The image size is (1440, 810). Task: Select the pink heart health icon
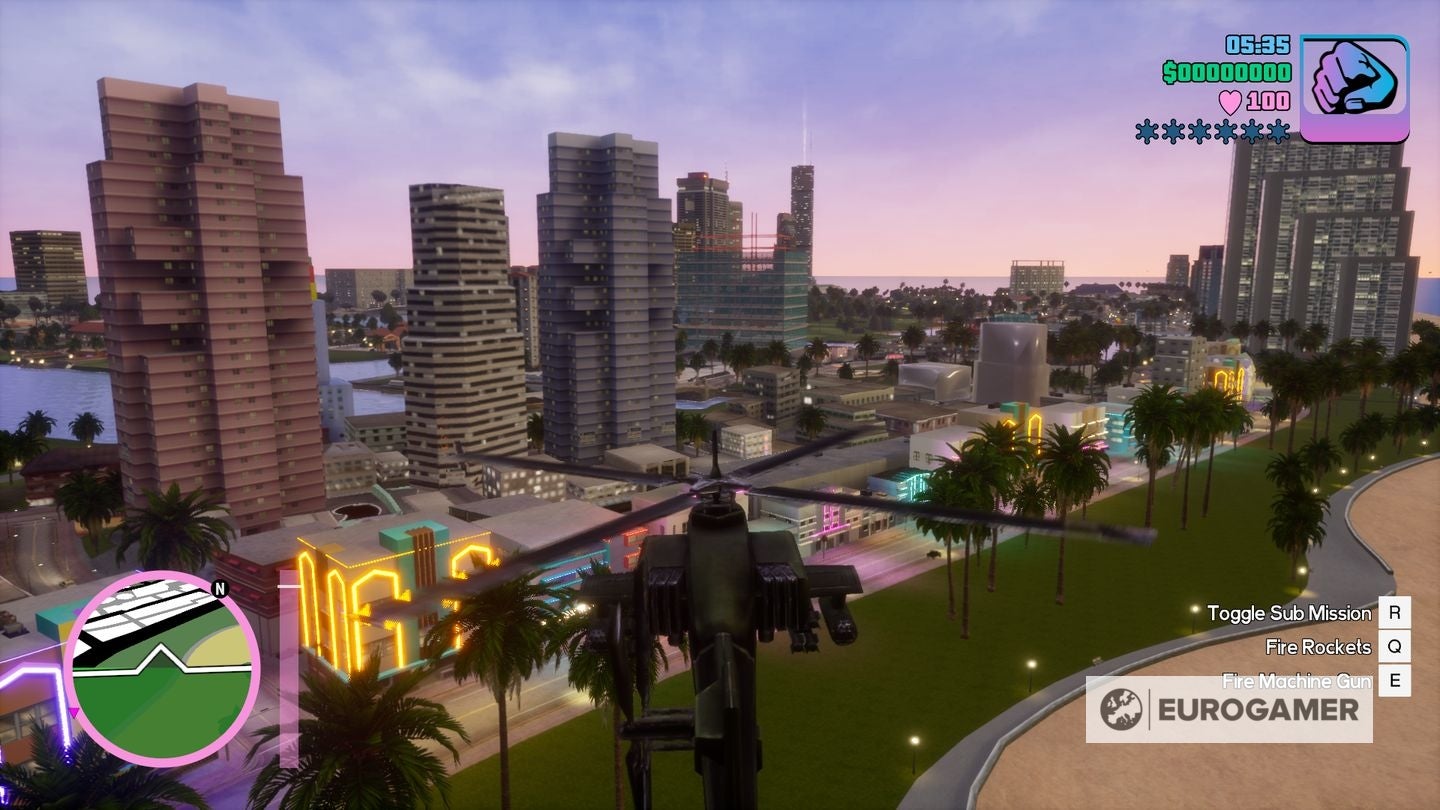(1230, 100)
